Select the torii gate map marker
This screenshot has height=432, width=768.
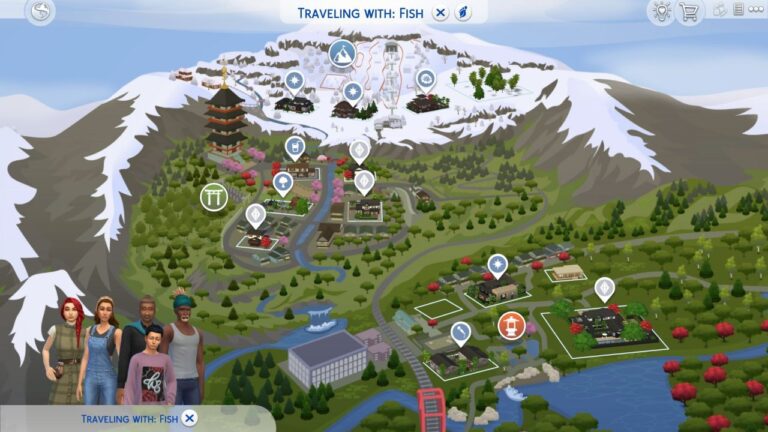tap(213, 196)
